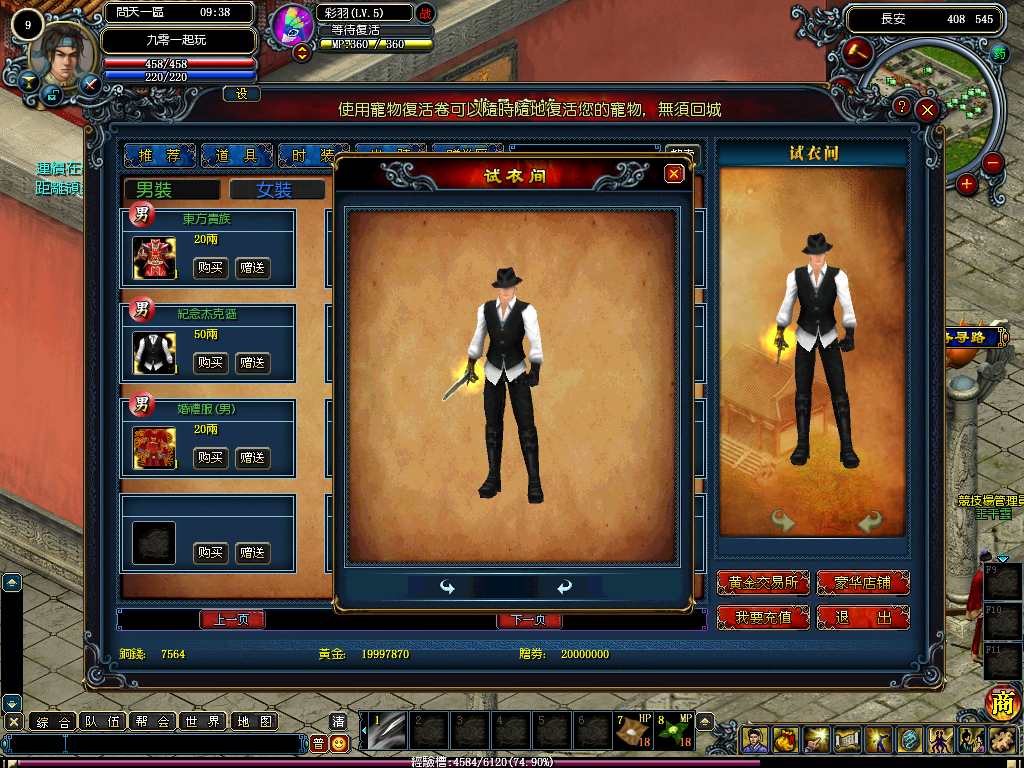The height and width of the screenshot is (768, 1024).
Task: Buy the 婚禮服(男) wedding outfit
Action: (x=209, y=458)
